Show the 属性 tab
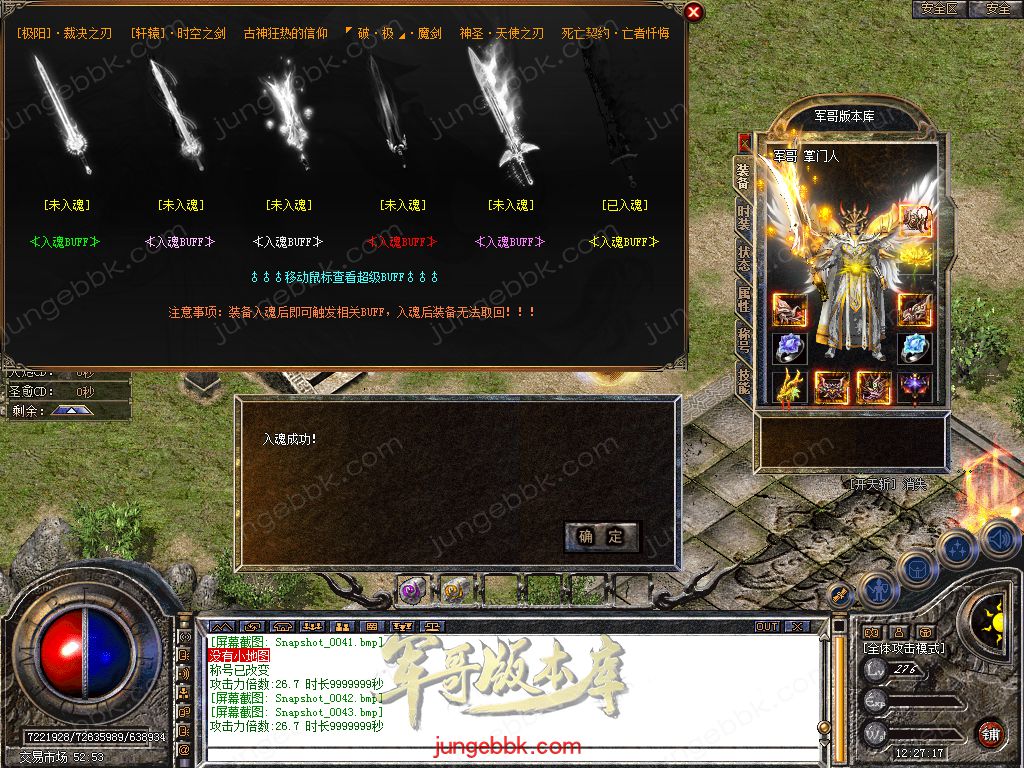Image resolution: width=1024 pixels, height=768 pixels. coord(743,300)
